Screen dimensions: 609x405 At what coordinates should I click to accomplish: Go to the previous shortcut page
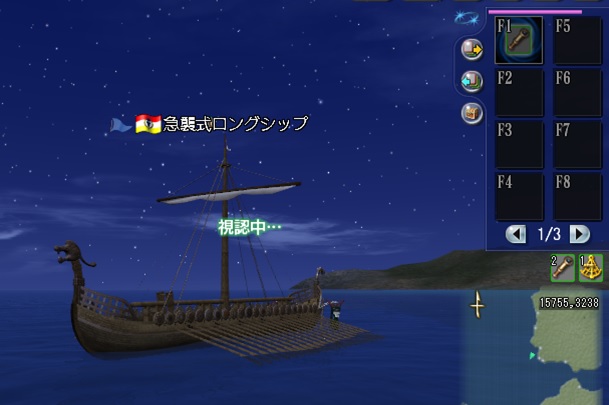point(516,234)
